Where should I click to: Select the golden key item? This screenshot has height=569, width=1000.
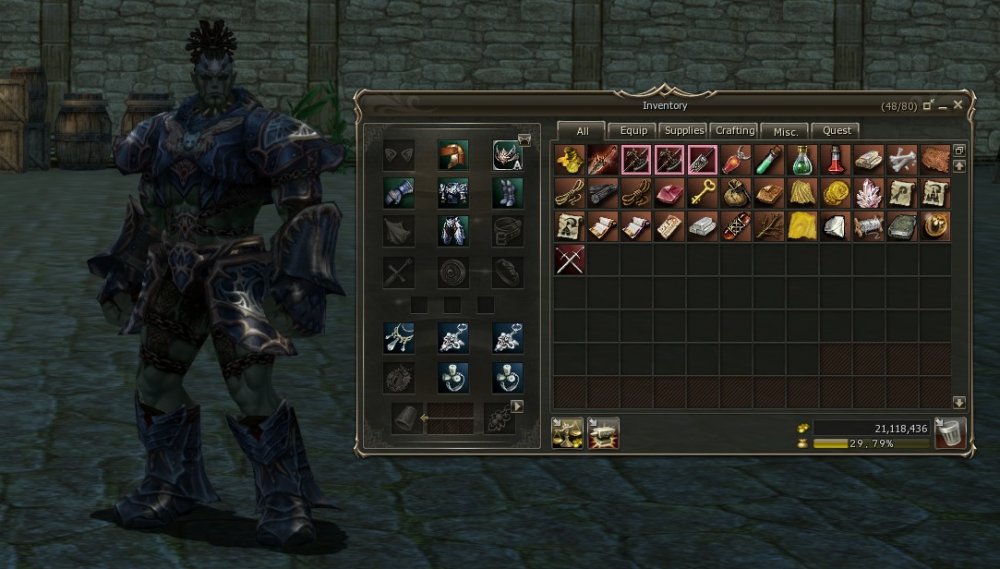(703, 193)
